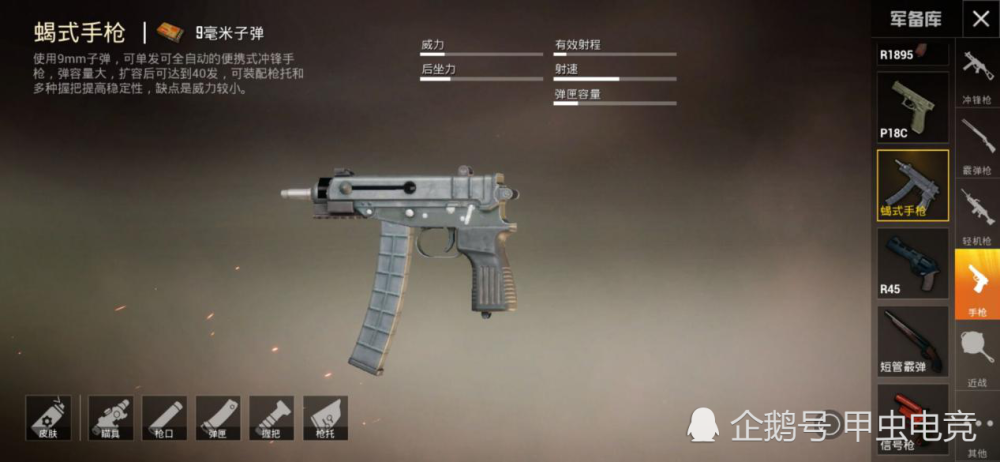Select the 手枪 pistol category tab

(977, 285)
